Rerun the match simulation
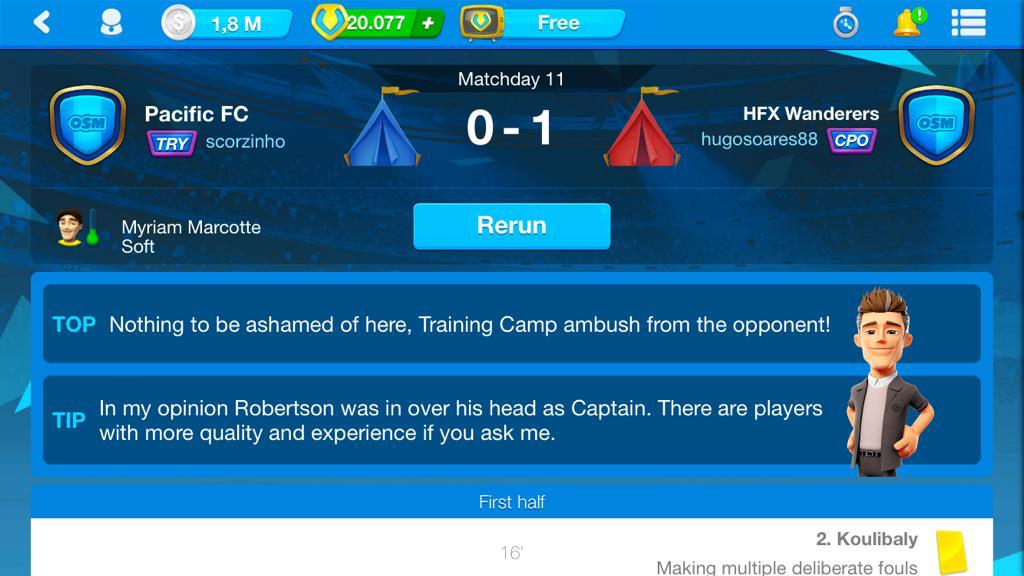This screenshot has height=576, width=1024. coord(511,226)
